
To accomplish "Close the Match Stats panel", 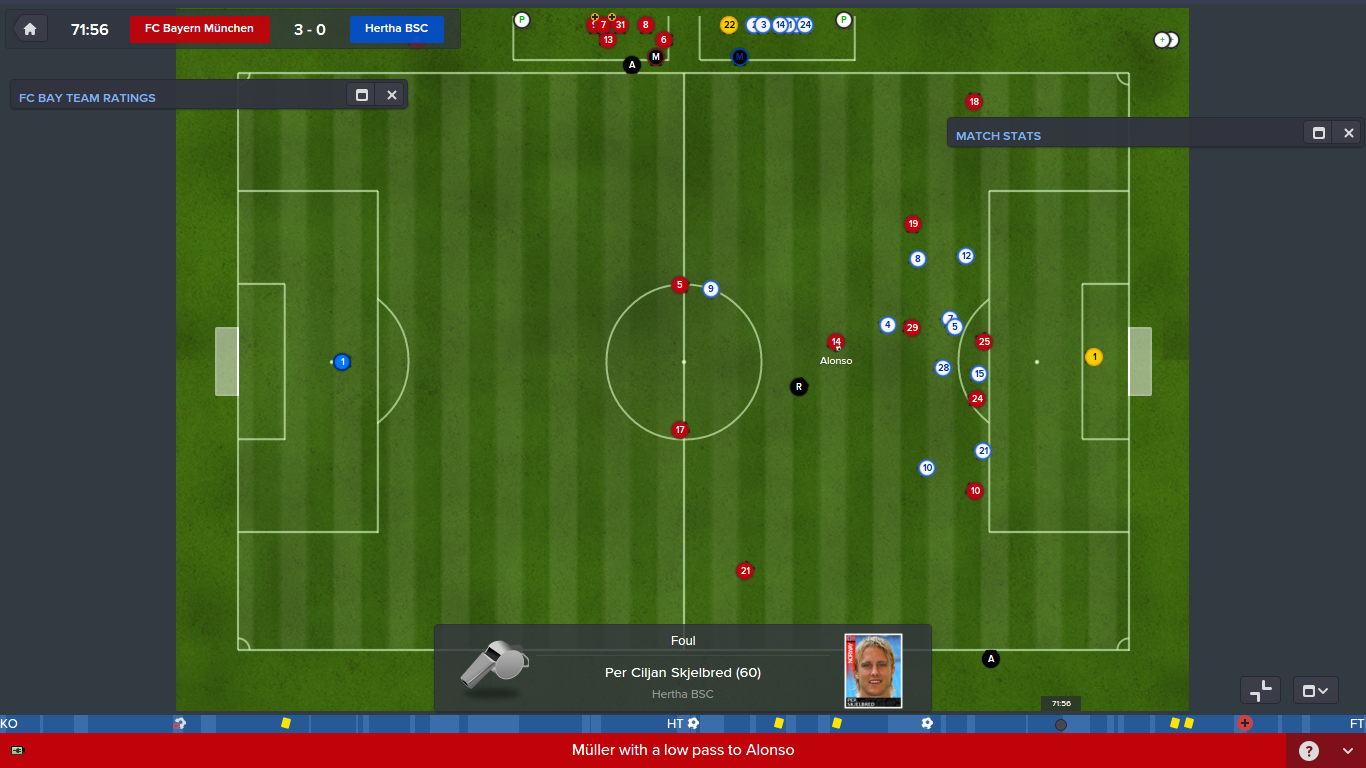I will pos(1349,133).
